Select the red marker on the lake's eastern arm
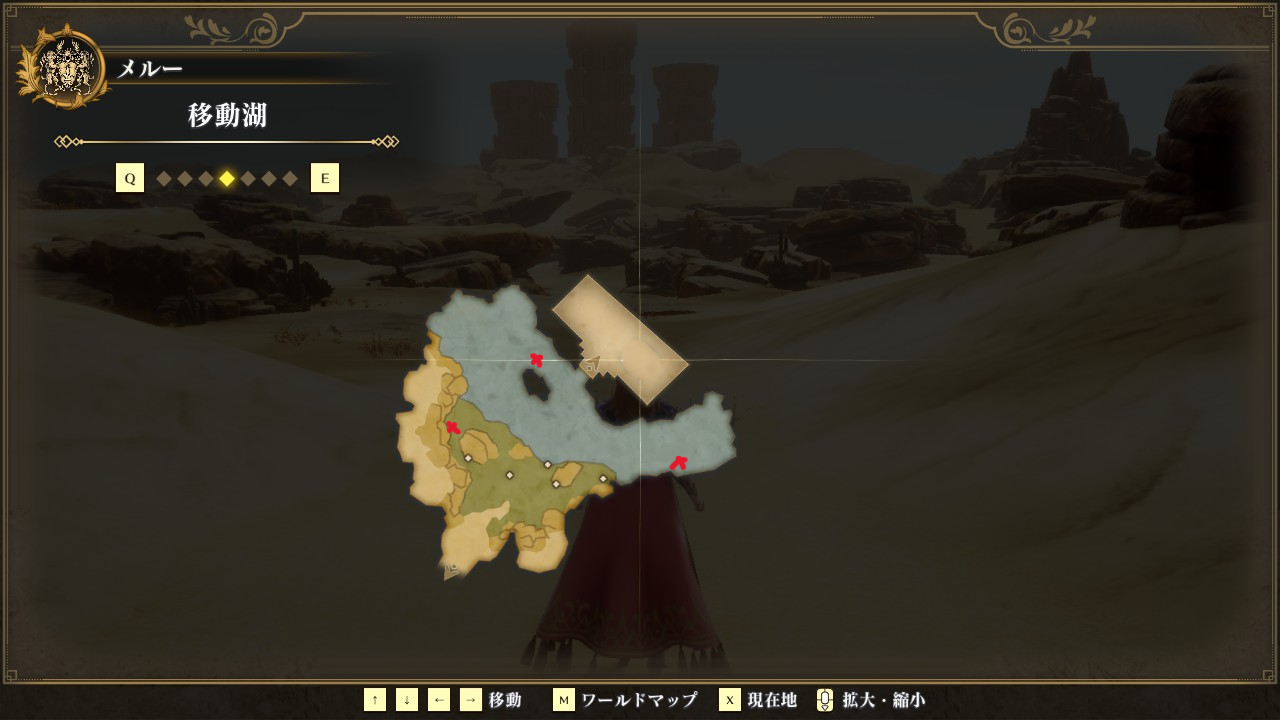Image resolution: width=1280 pixels, height=720 pixels. tap(678, 463)
